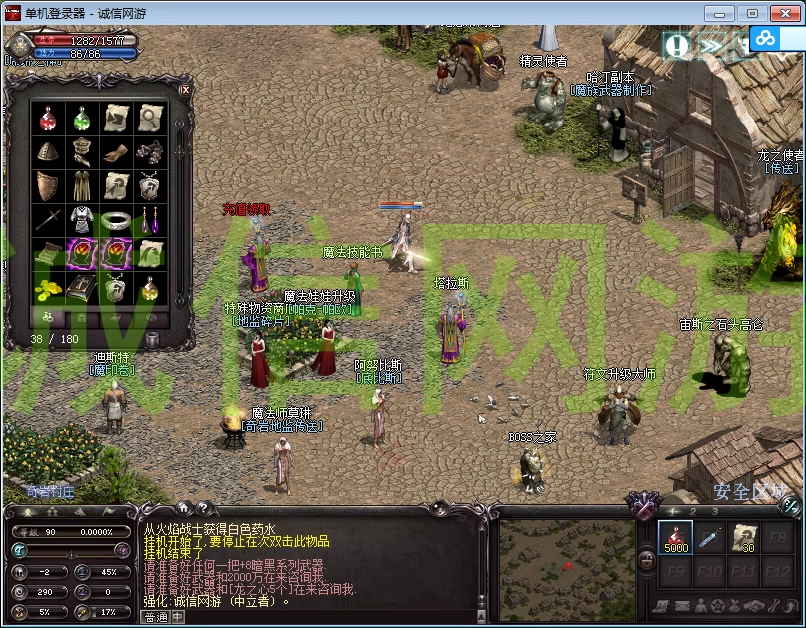Viewport: 806px width, 628px height.
Task: Use the red potion hotbar slot with 5000
Action: (x=675, y=538)
